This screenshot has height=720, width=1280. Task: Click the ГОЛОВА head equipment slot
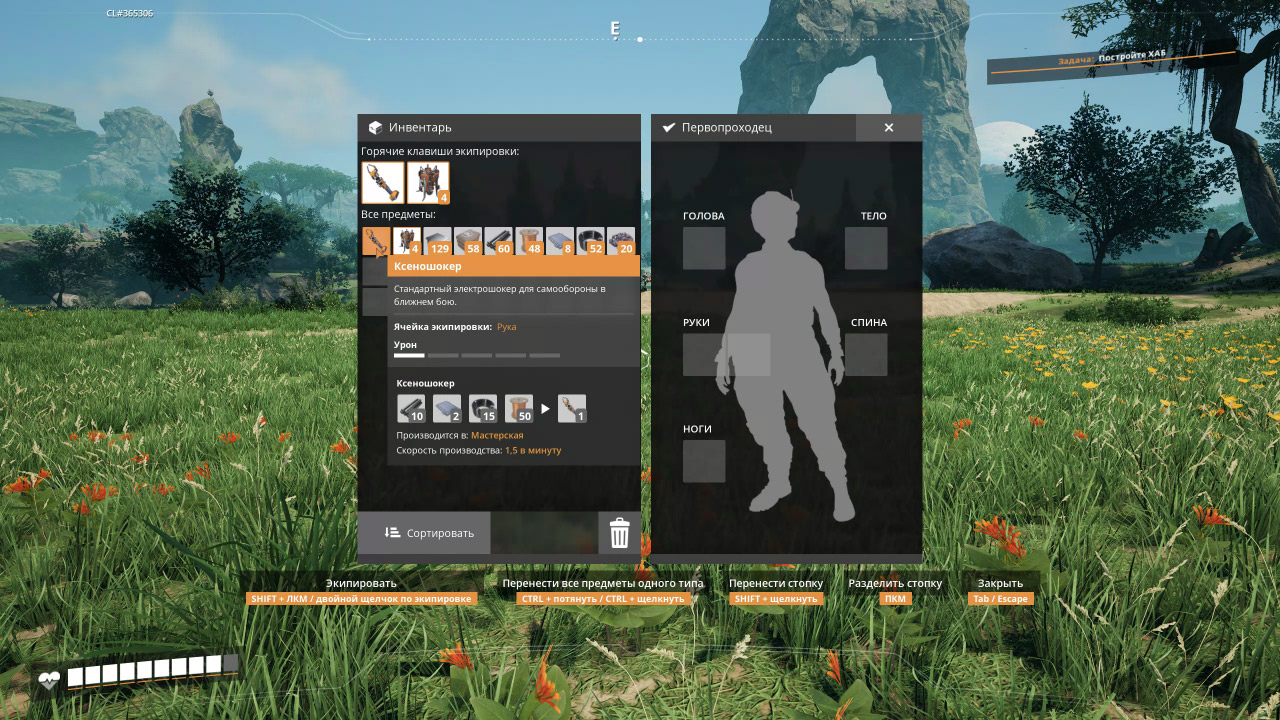coord(703,249)
